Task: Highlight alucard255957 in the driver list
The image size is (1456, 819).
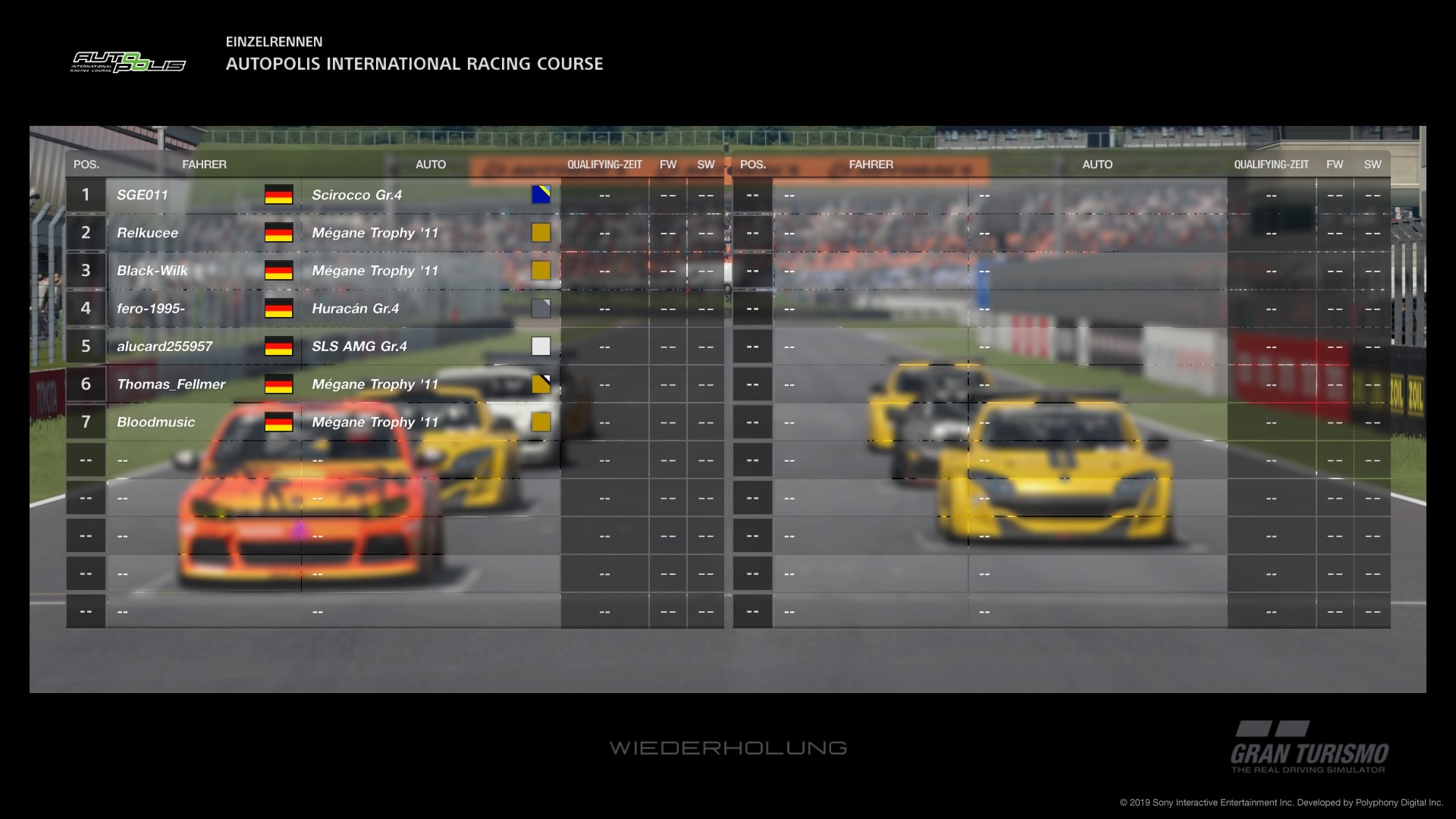Action: coord(165,347)
